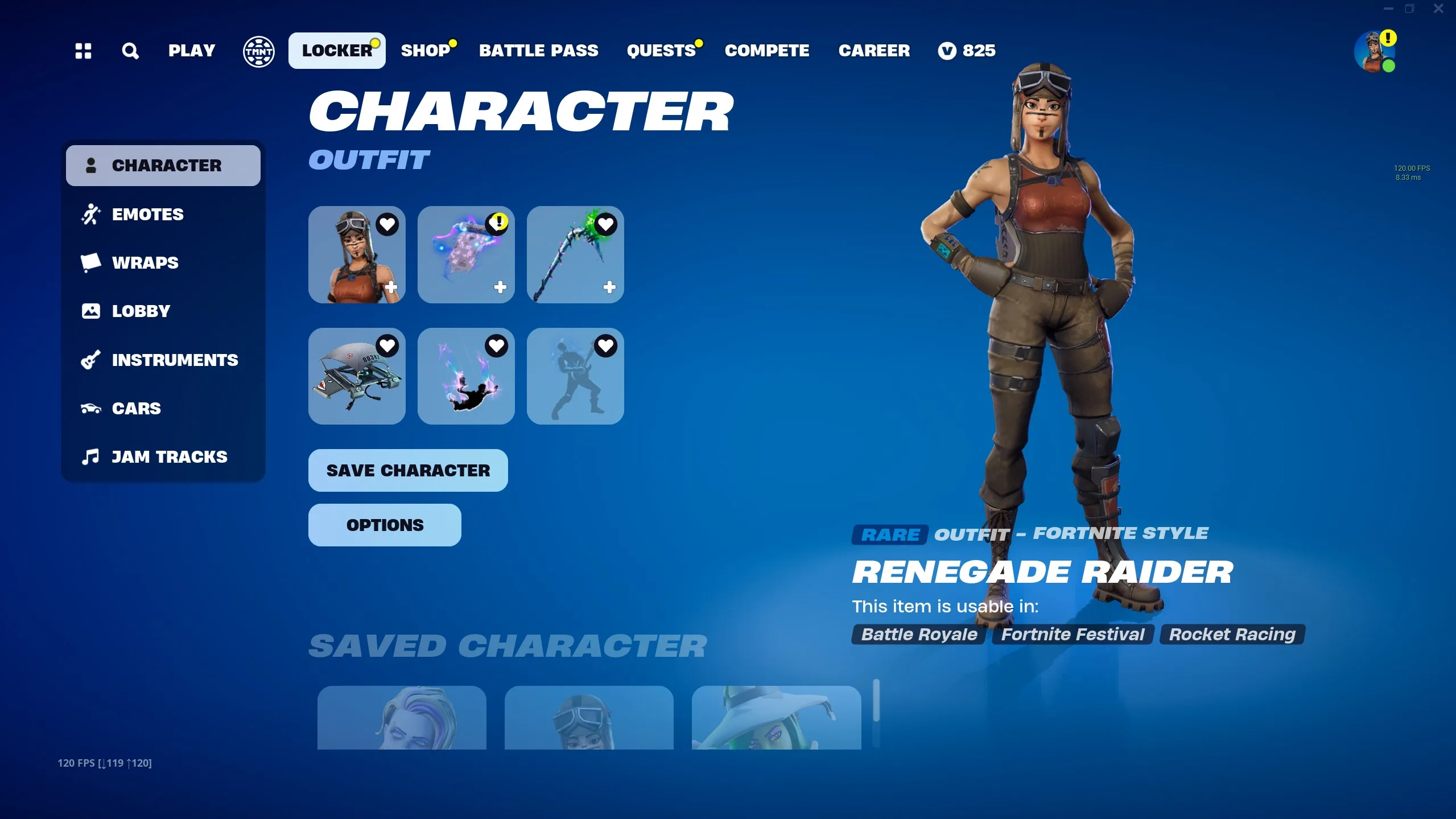Click the V-Bucks balance of 825
The image size is (1456, 819).
pyautogui.click(x=967, y=51)
